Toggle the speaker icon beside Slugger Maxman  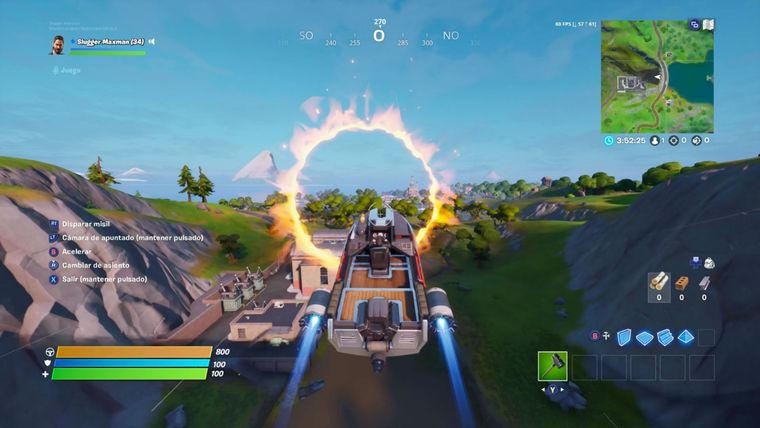point(151,42)
